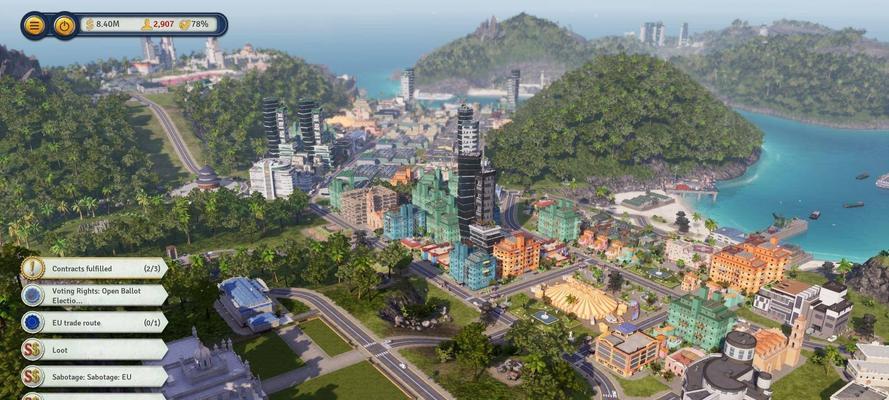Open the EU trade route task
This screenshot has width=889, height=400.
point(95,322)
